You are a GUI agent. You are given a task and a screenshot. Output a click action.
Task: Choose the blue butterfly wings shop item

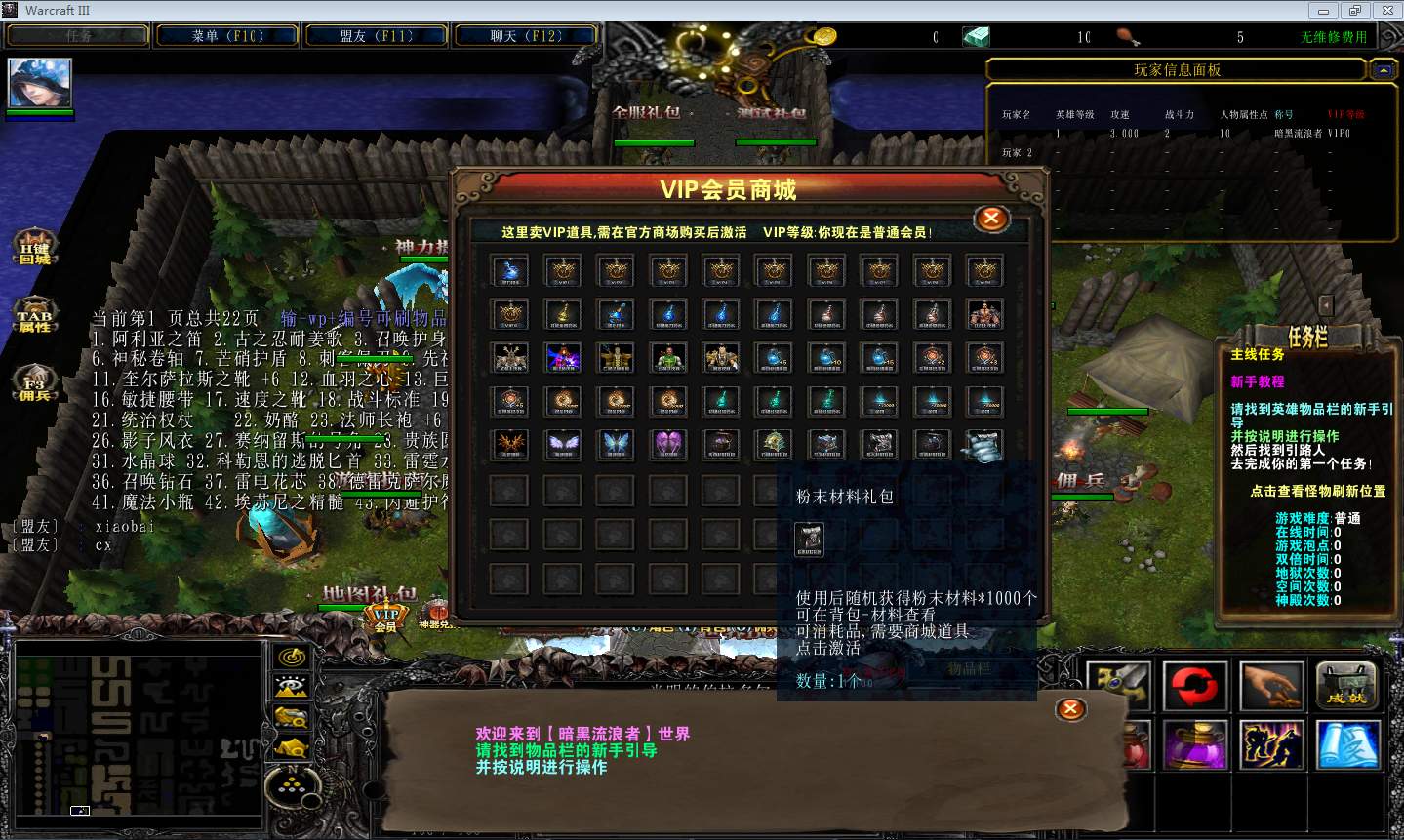616,444
